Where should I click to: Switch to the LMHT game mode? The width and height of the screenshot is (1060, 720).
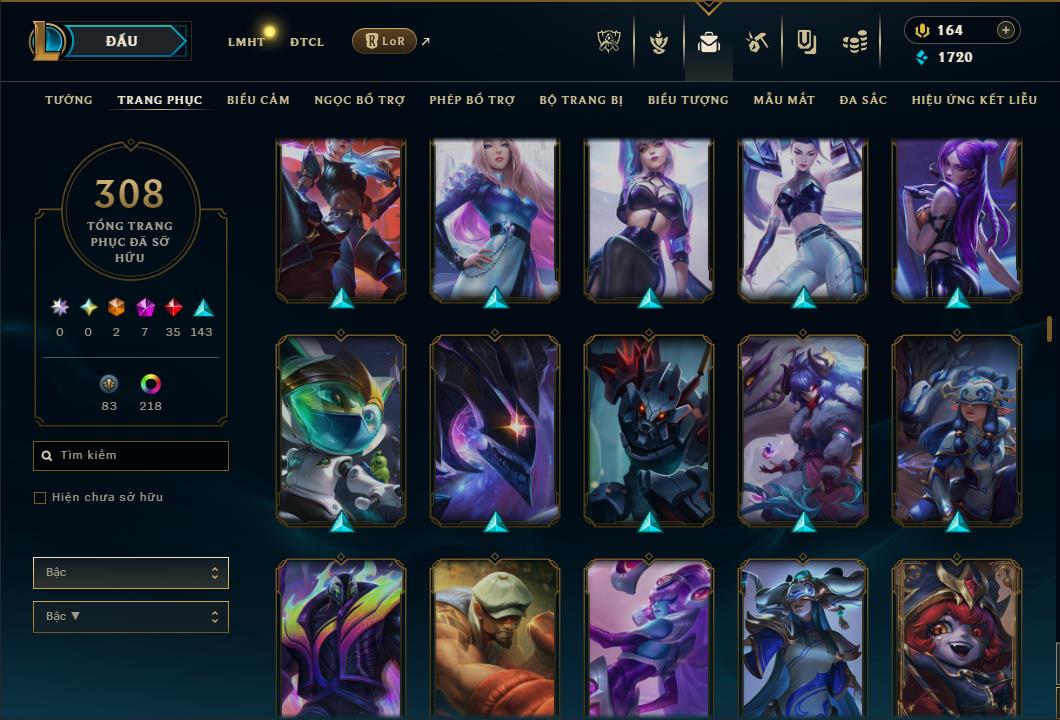point(246,42)
